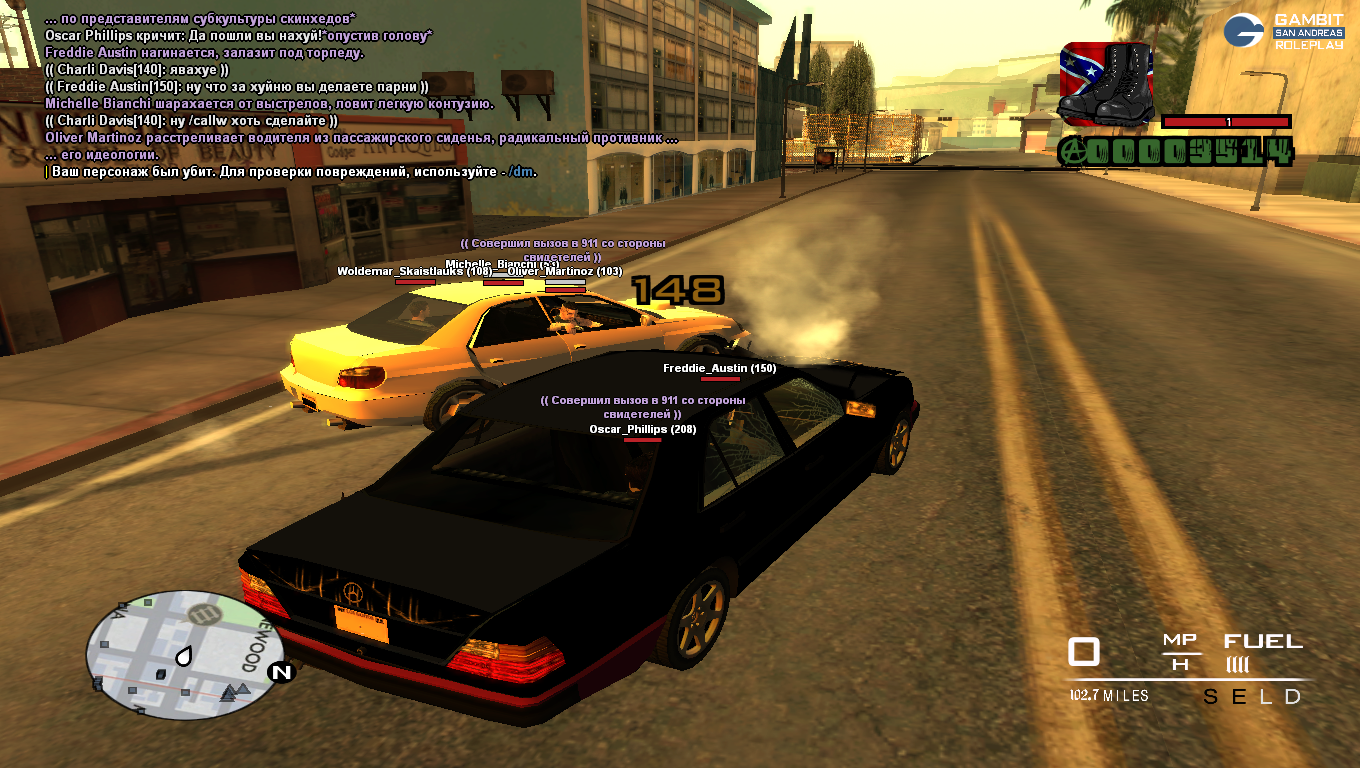Select the boots weapon icon
The image size is (1360, 768).
pyautogui.click(x=1105, y=83)
